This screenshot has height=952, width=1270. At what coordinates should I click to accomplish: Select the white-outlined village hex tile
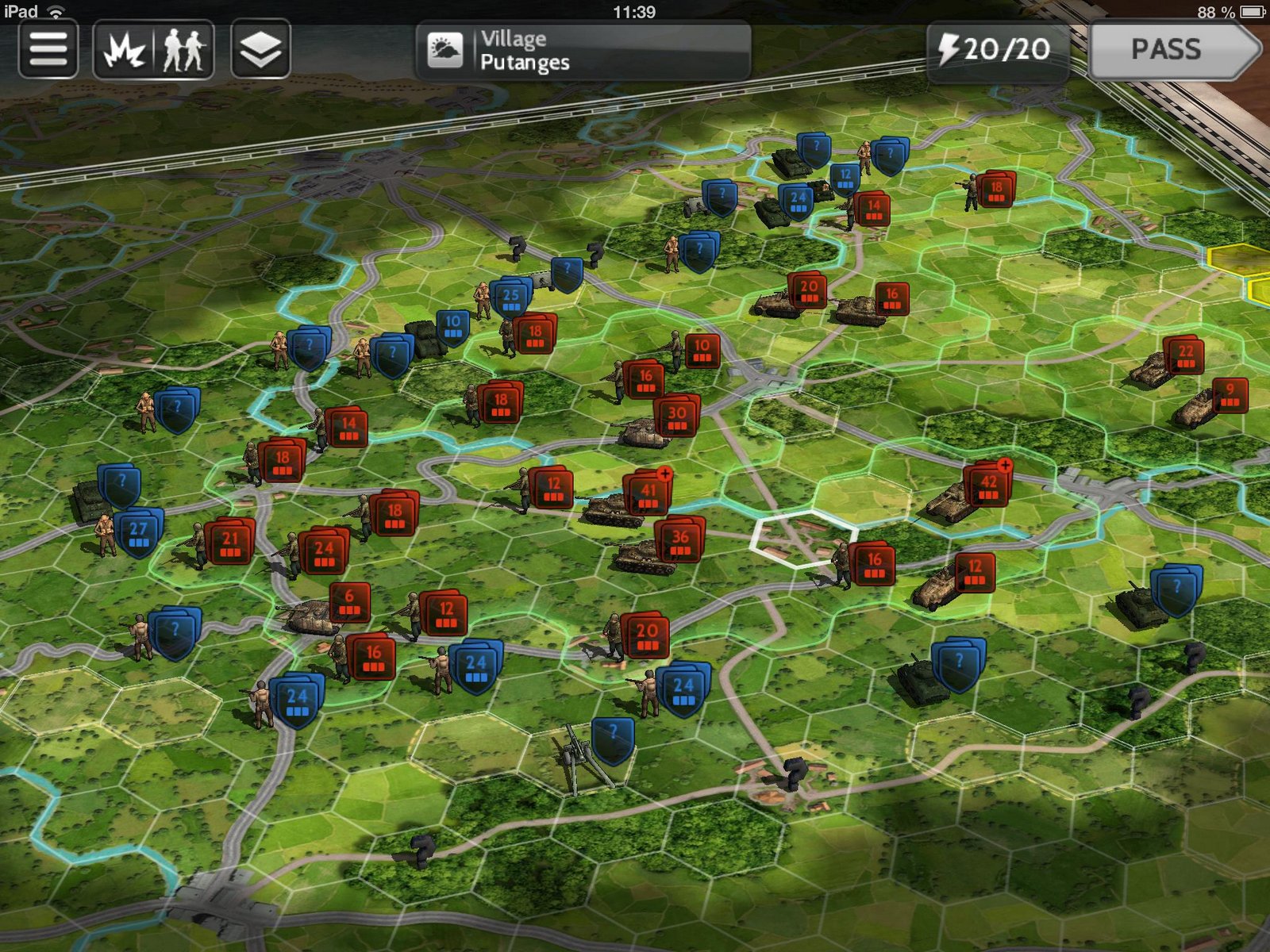click(802, 539)
